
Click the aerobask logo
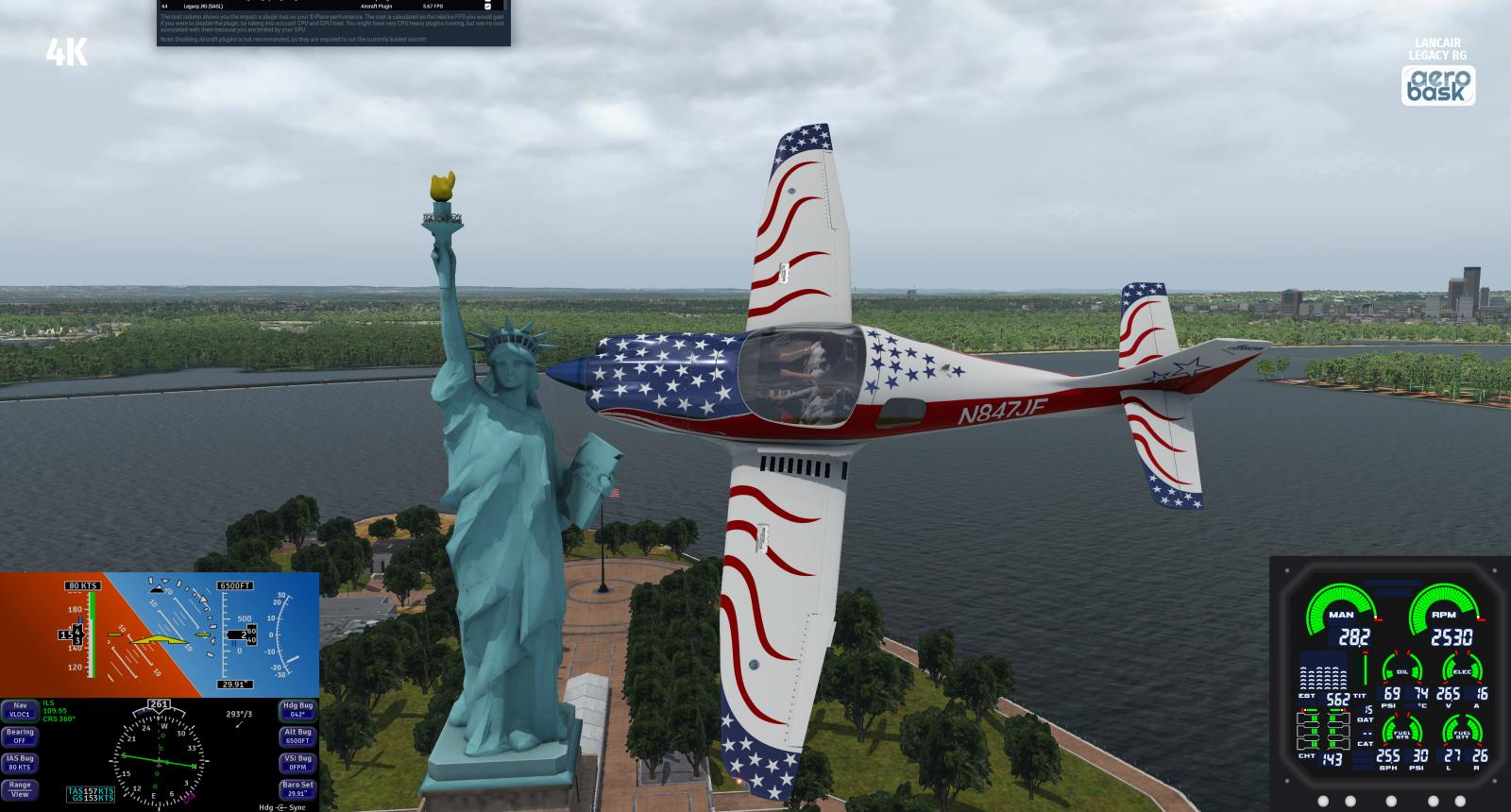(x=1438, y=86)
